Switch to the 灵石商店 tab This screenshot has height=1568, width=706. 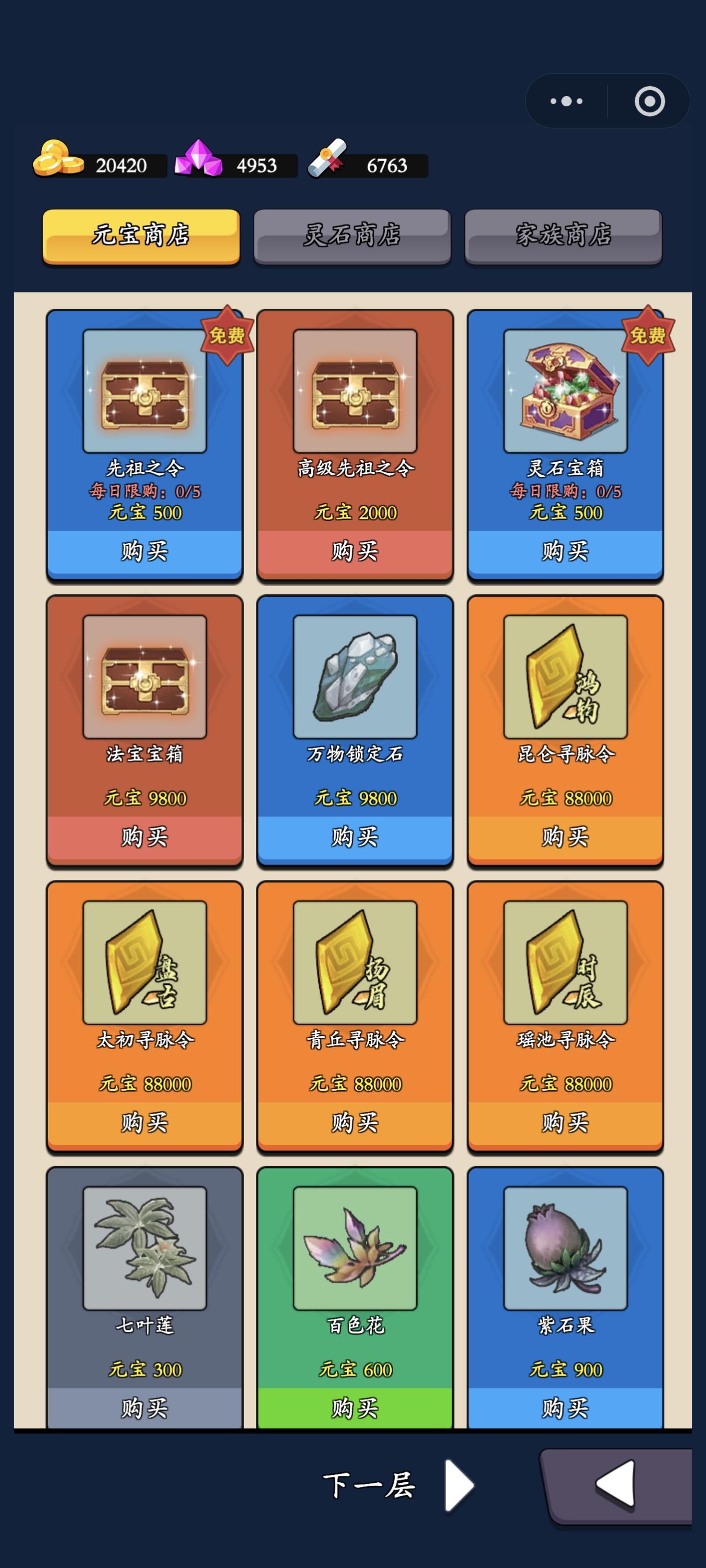click(353, 237)
